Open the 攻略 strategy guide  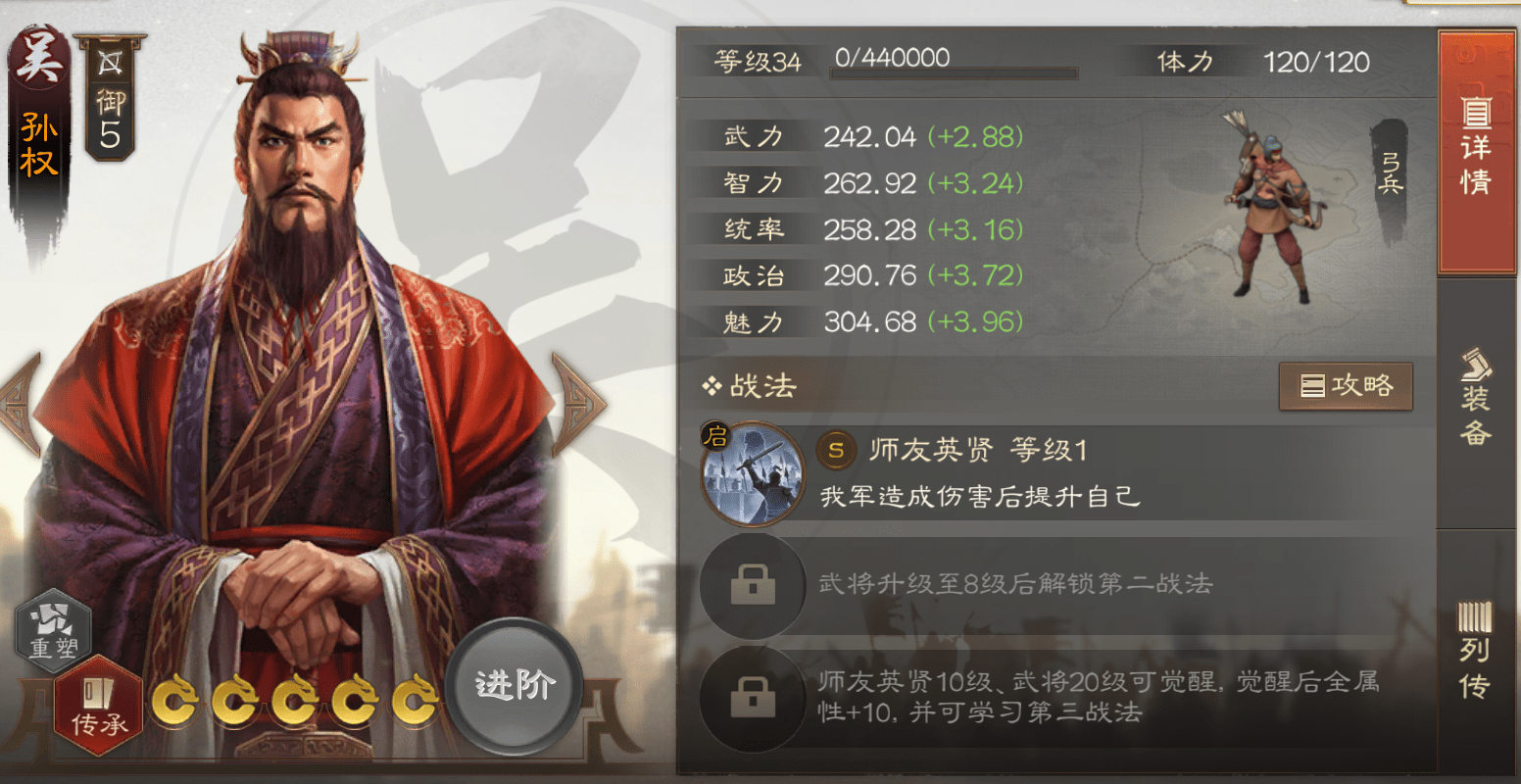[x=1345, y=386]
